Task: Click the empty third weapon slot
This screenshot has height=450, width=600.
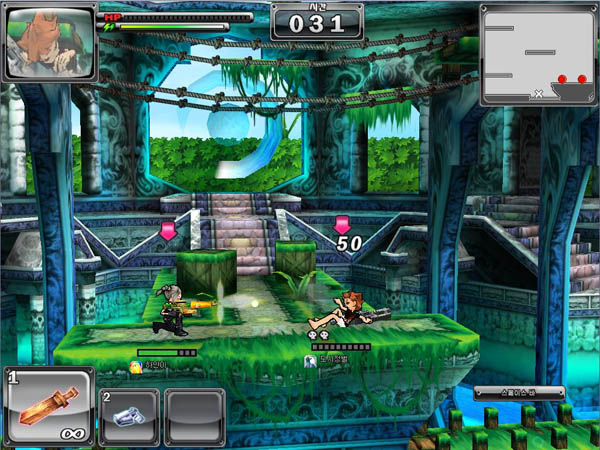Action: (x=195, y=416)
